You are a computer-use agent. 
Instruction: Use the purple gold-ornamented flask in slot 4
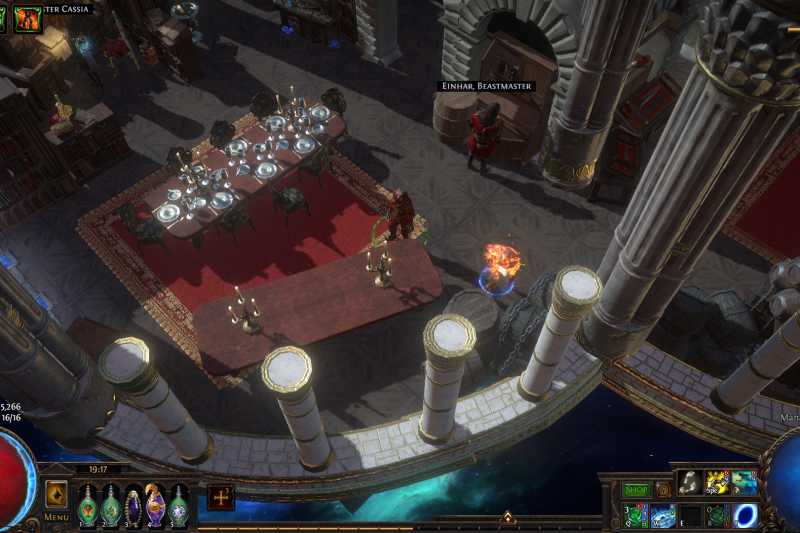pyautogui.click(x=156, y=503)
